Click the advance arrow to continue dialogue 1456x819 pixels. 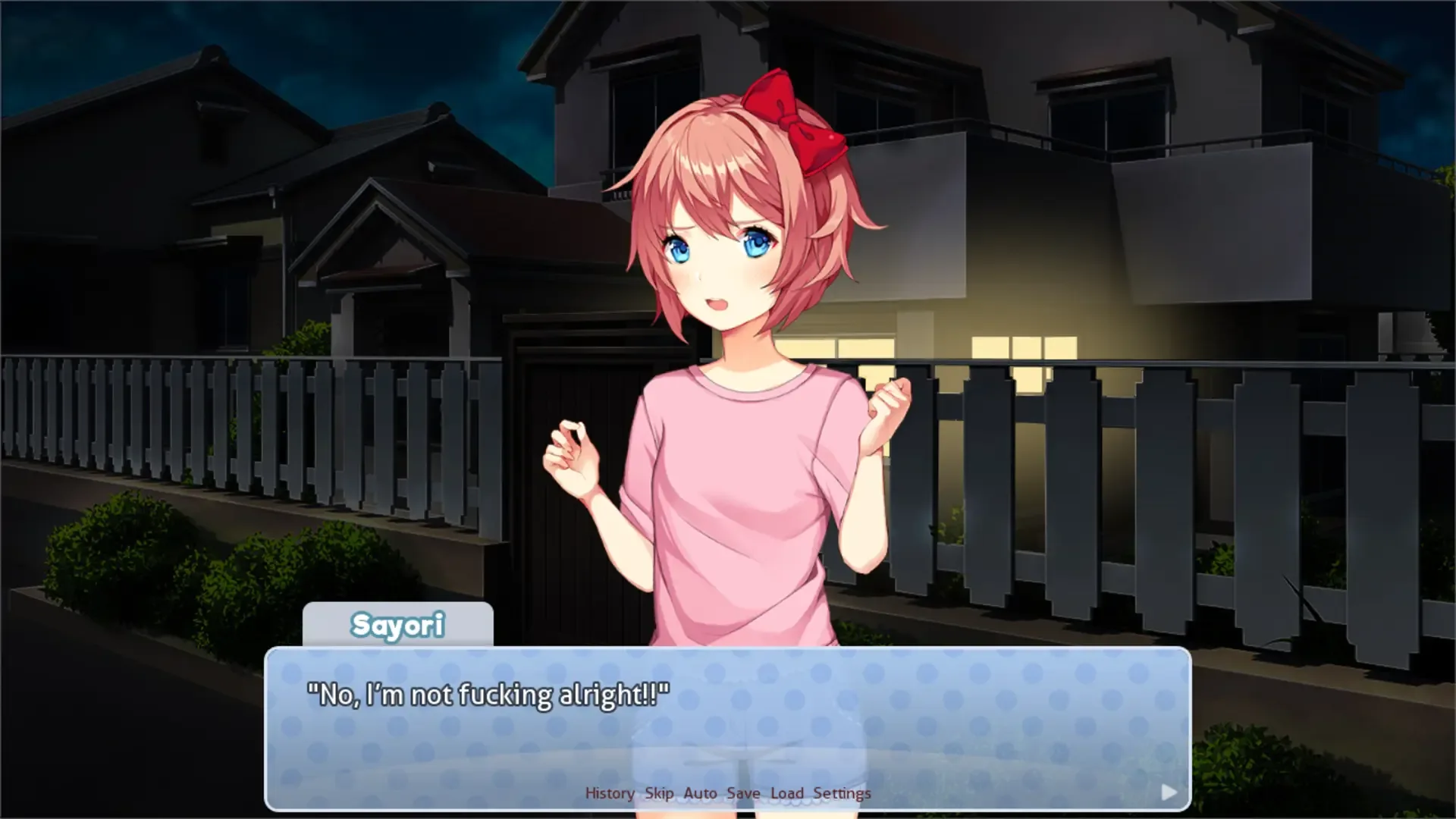click(x=1168, y=791)
